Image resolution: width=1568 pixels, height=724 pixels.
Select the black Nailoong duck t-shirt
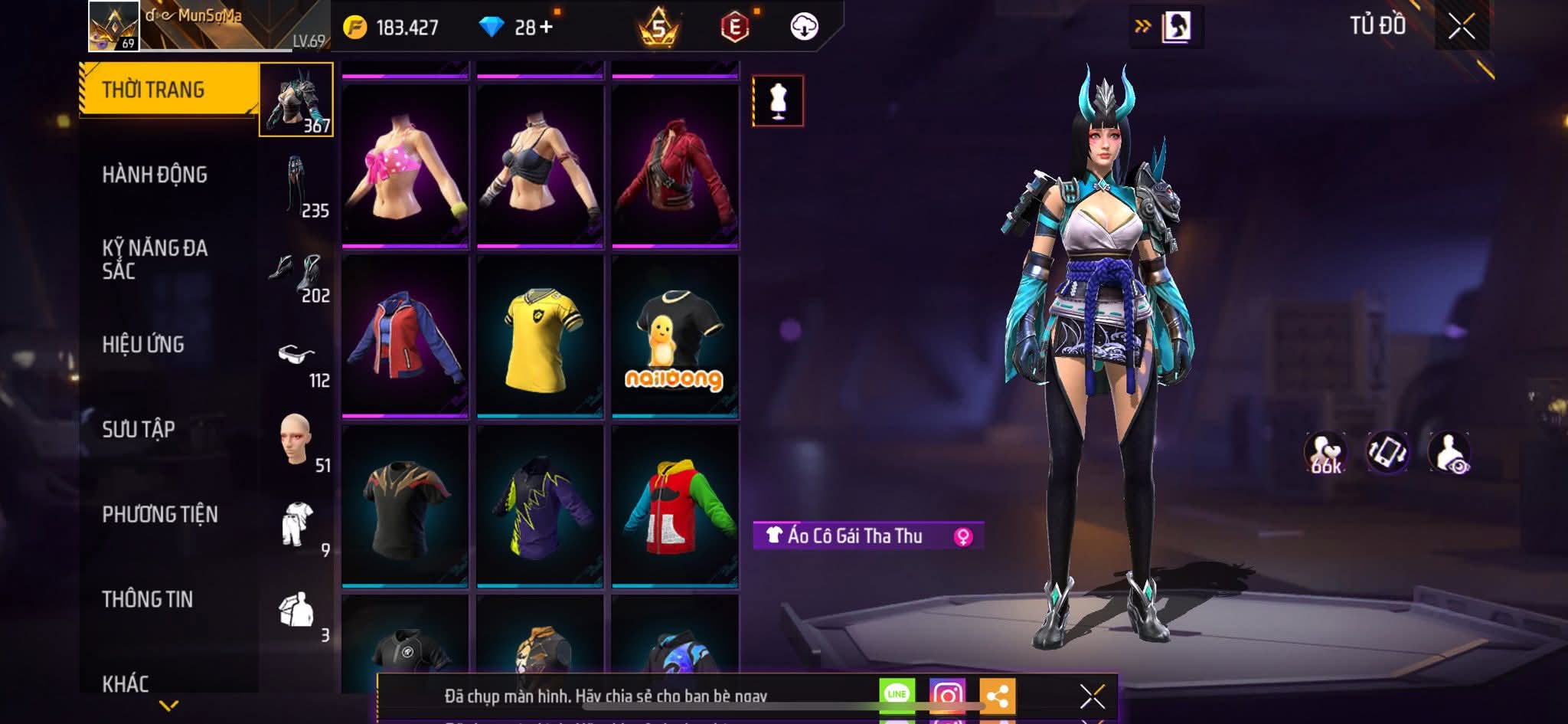[x=675, y=337]
